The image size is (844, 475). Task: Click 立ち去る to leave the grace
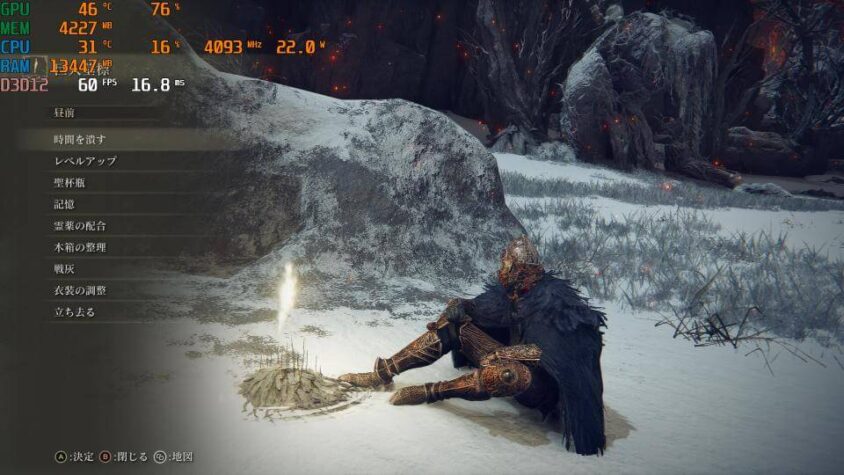[x=75, y=311]
